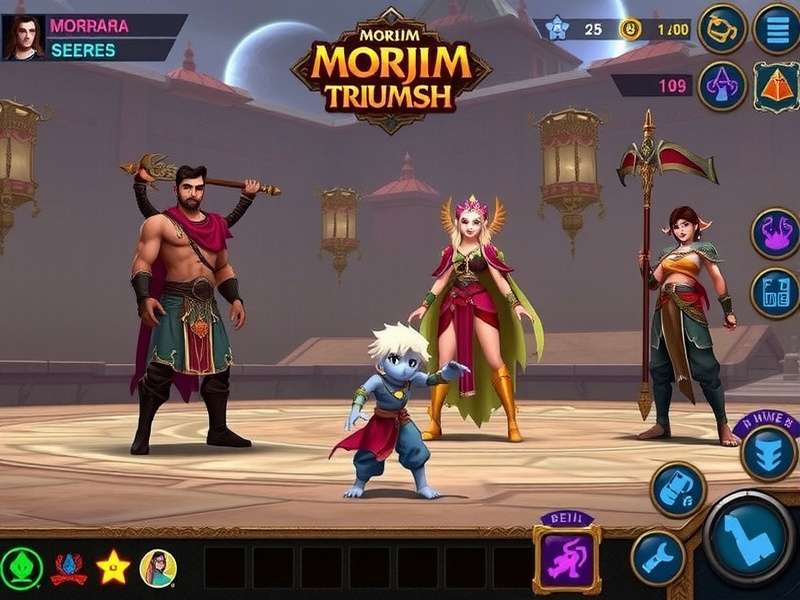Click the blue star gem currency icon
The height and width of the screenshot is (600, 800).
click(x=558, y=29)
